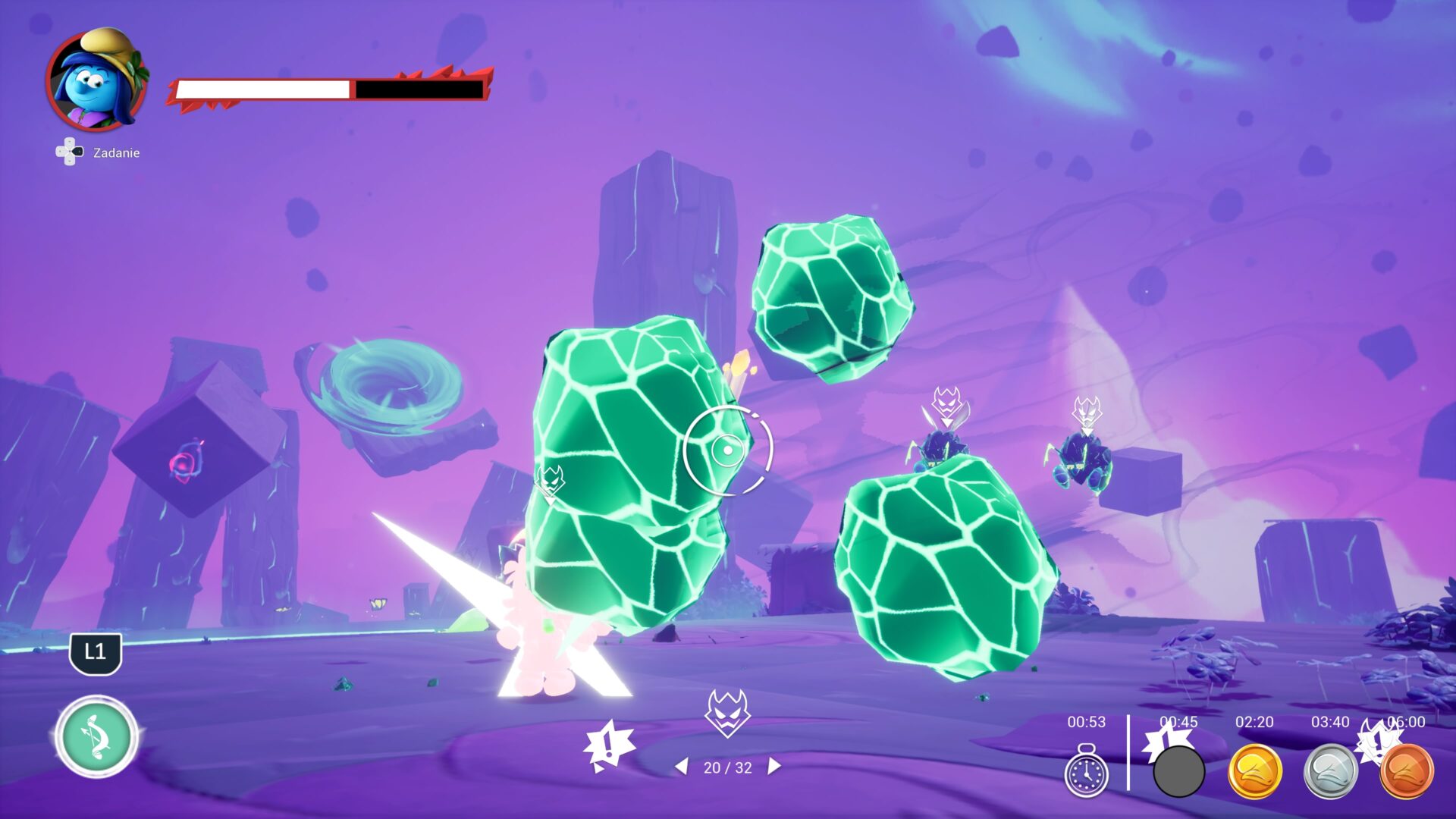Select the right arrow beside the 20 / 32 counter

pyautogui.click(x=773, y=767)
